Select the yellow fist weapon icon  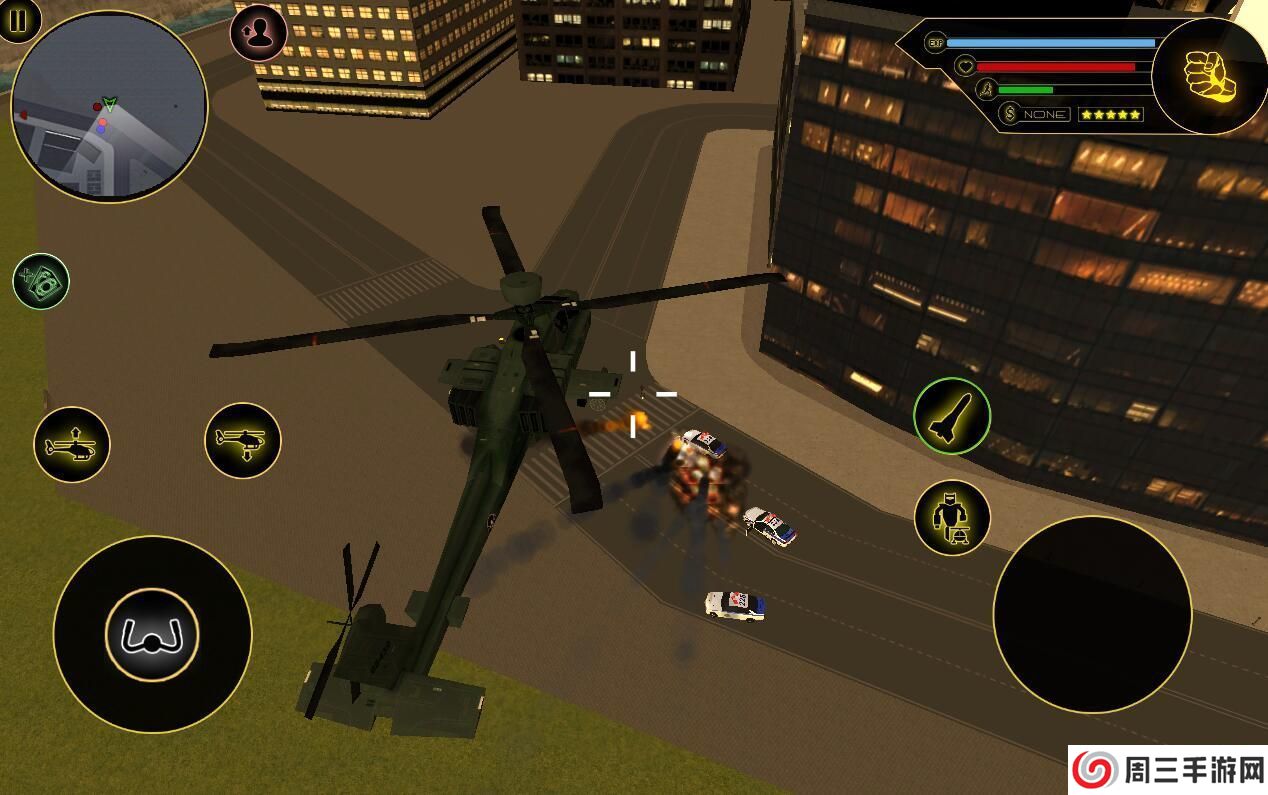(x=1209, y=76)
